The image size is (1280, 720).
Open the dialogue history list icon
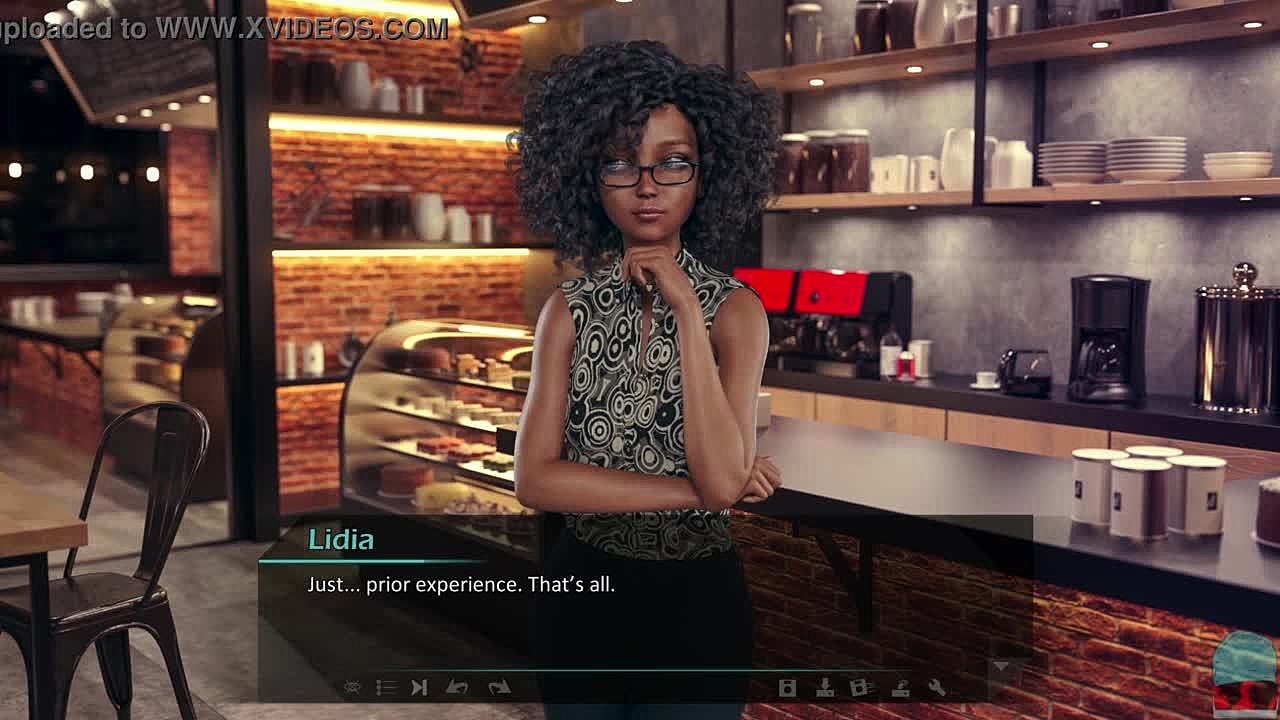[x=386, y=687]
